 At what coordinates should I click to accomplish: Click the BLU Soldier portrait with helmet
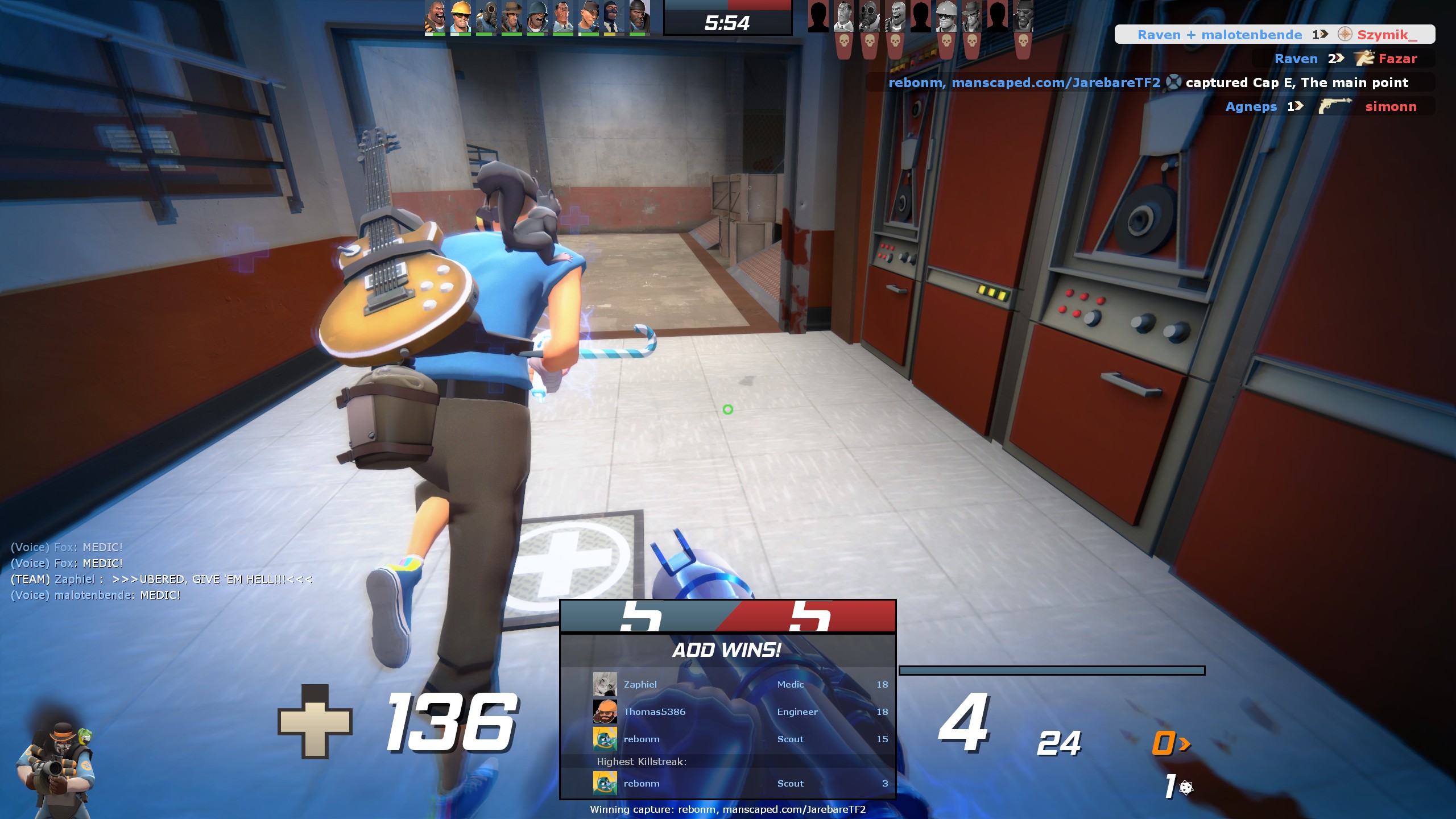point(537,16)
